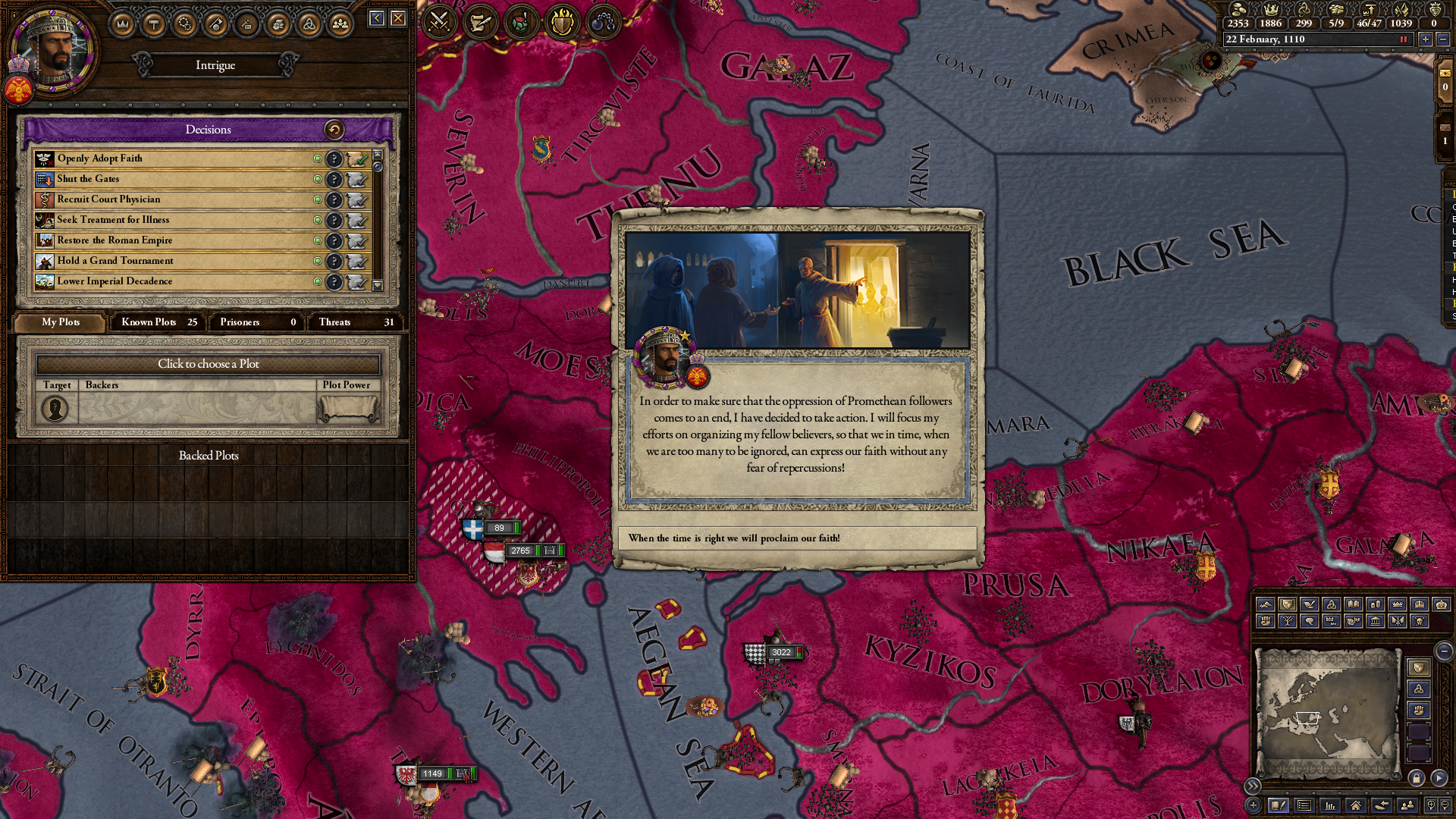1456x819 pixels.
Task: Click the crossed-swords war alert icon
Action: tap(438, 21)
